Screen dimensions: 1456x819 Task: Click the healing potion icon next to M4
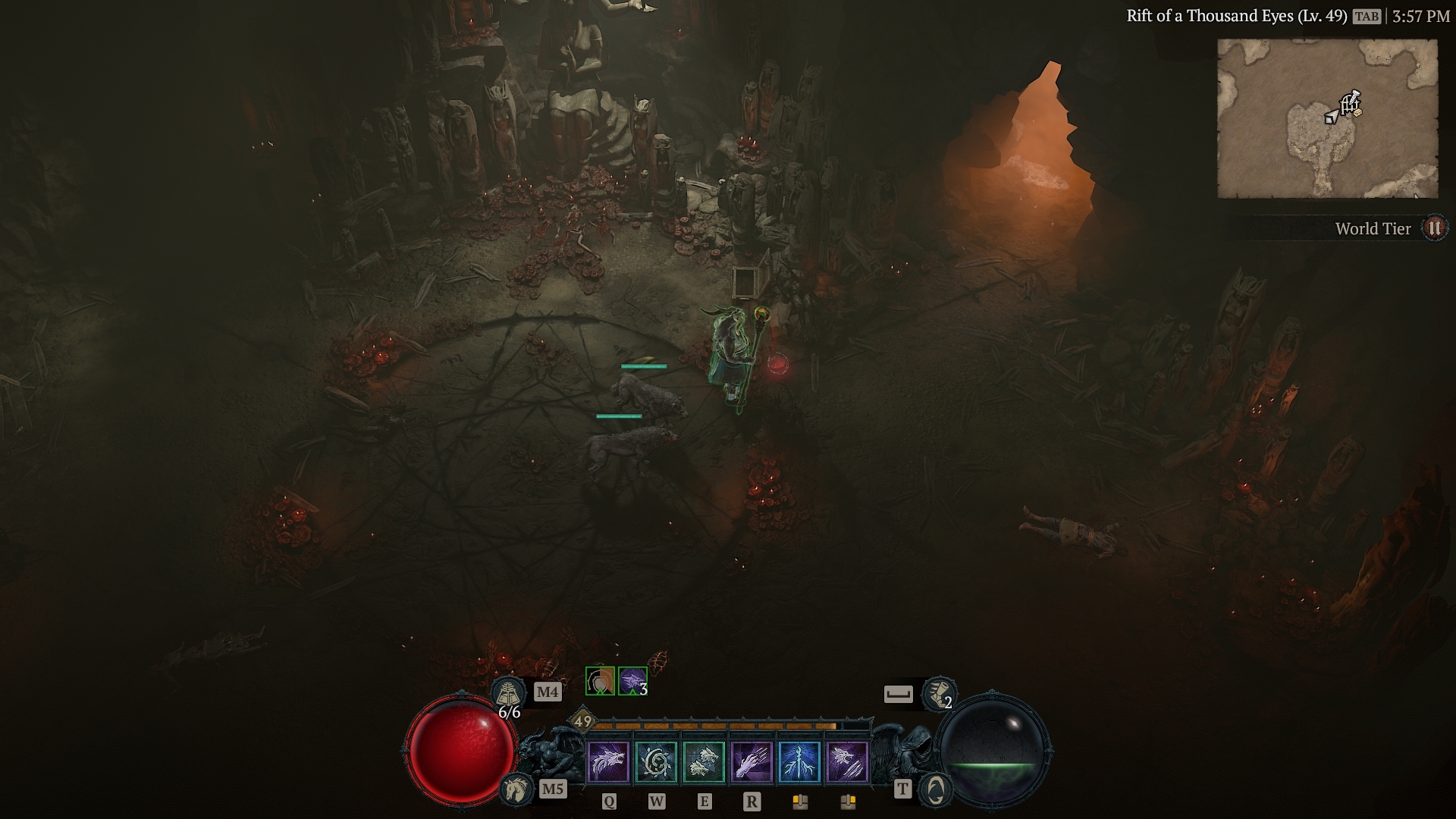click(x=508, y=693)
